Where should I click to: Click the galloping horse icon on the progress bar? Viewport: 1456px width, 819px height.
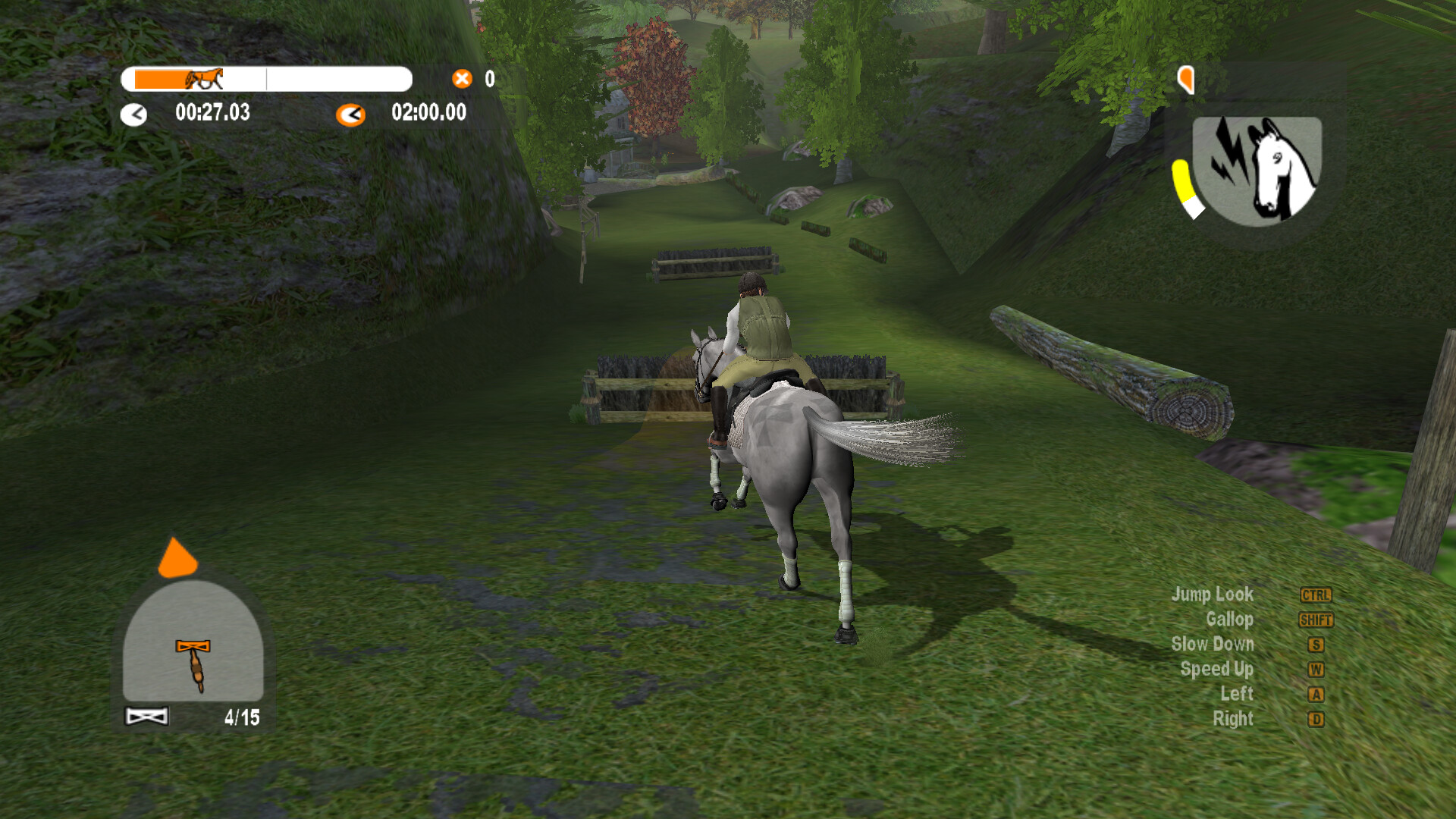click(x=203, y=80)
